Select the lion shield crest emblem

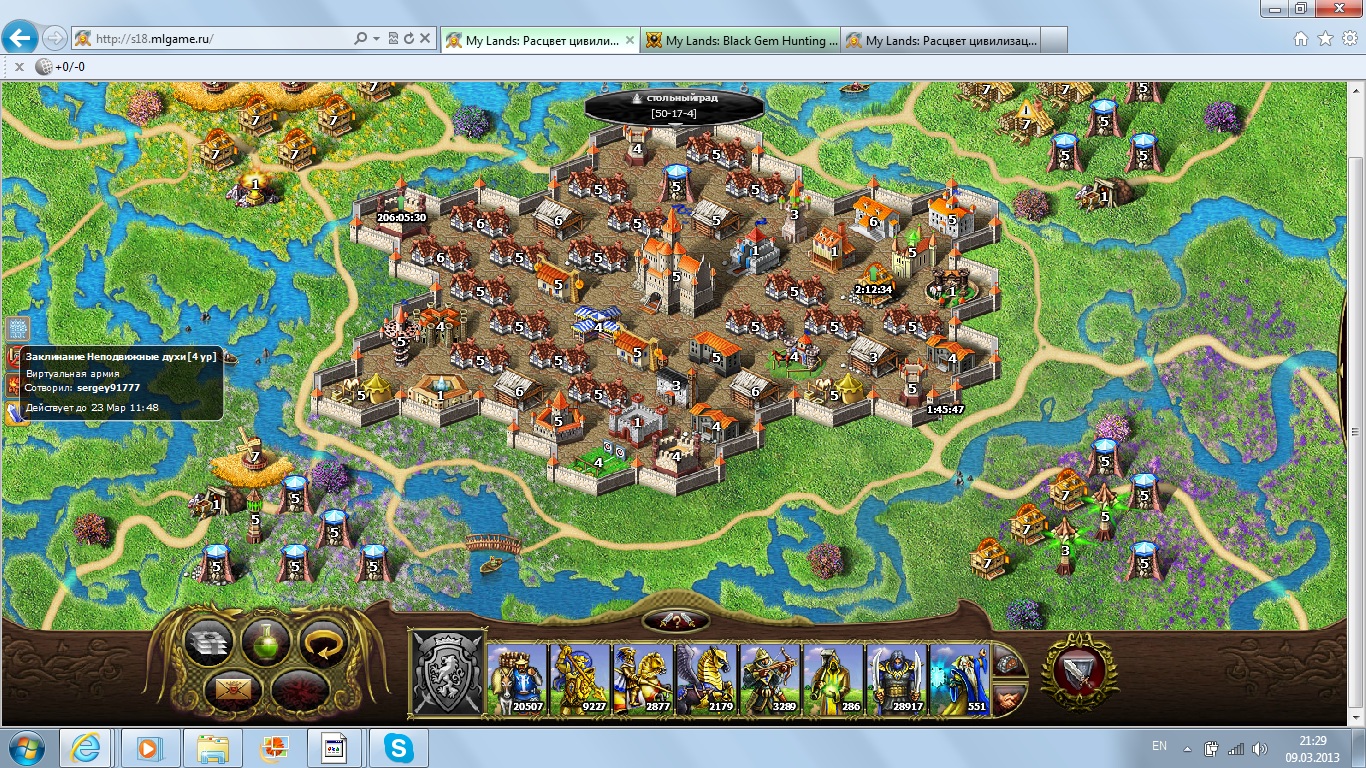(x=447, y=673)
